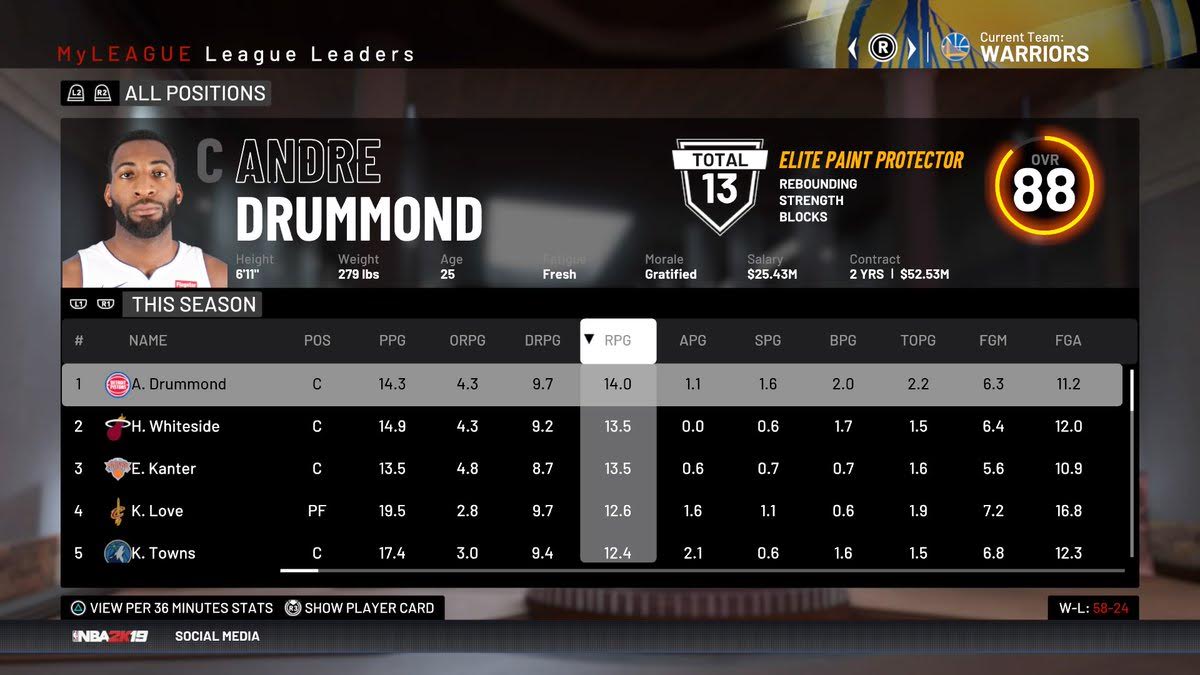The image size is (1200, 675).
Task: Open the Social Media section
Action: [217, 636]
